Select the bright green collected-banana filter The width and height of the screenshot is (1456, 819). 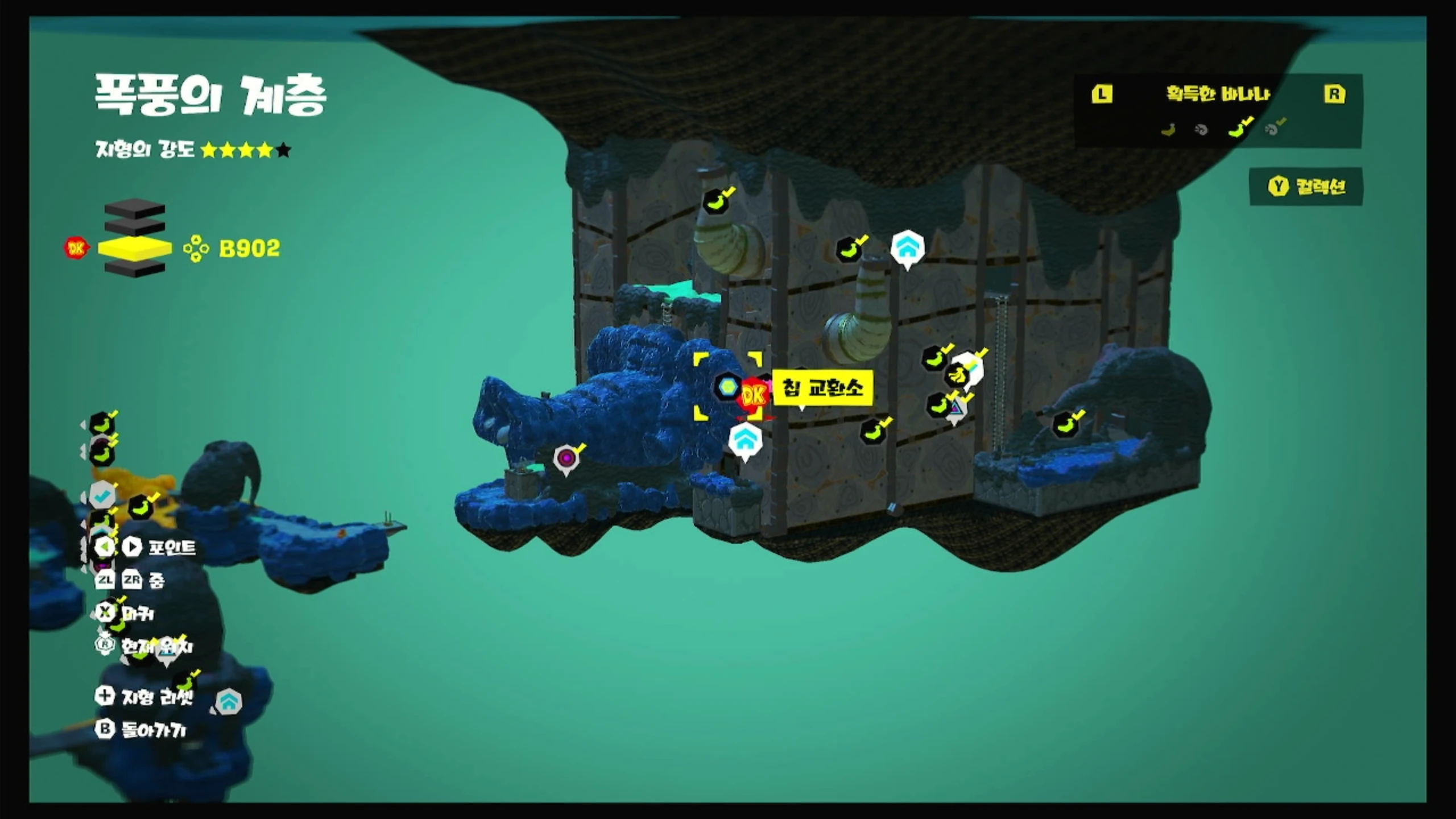[1238, 130]
